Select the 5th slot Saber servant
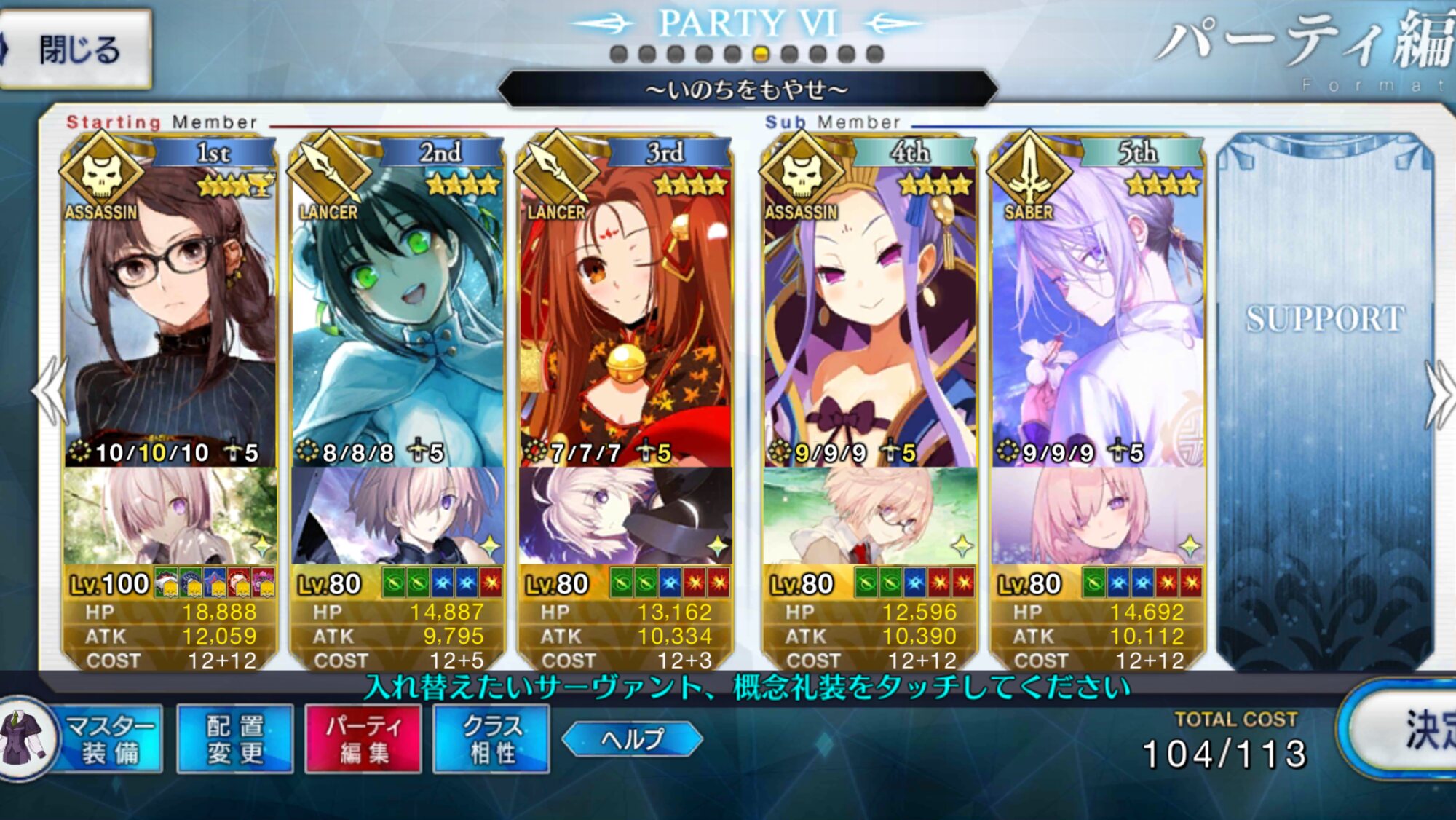The image size is (1456, 820). (x=1097, y=313)
